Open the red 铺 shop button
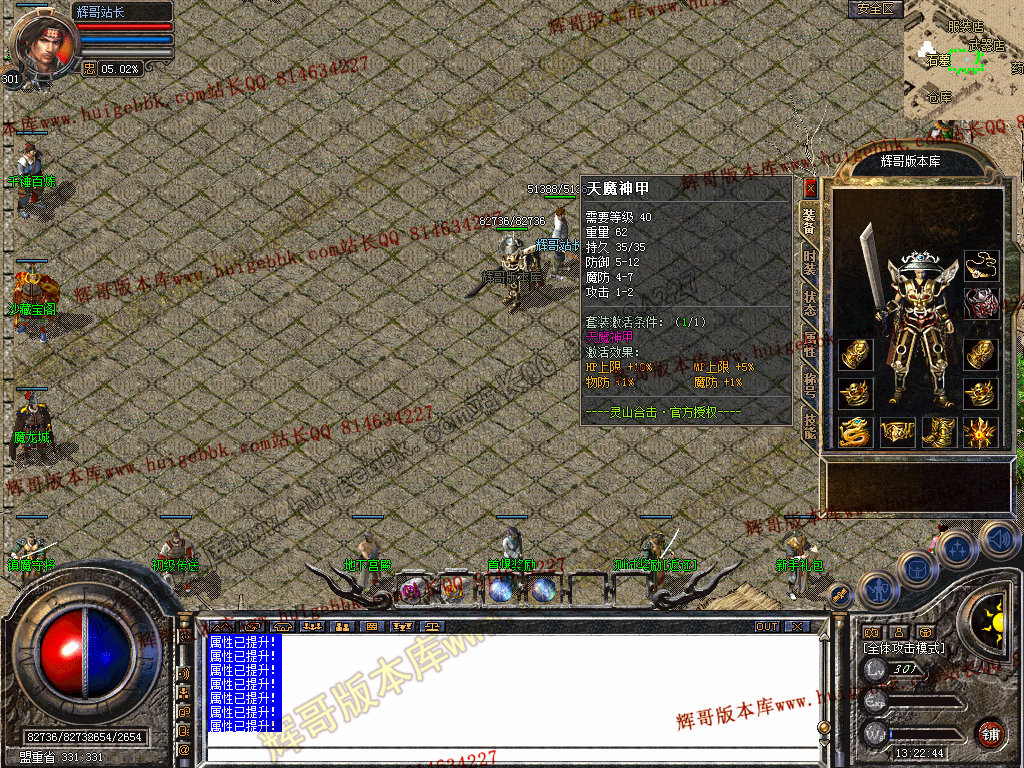Screen dimensions: 1024x768 pyautogui.click(x=990, y=733)
